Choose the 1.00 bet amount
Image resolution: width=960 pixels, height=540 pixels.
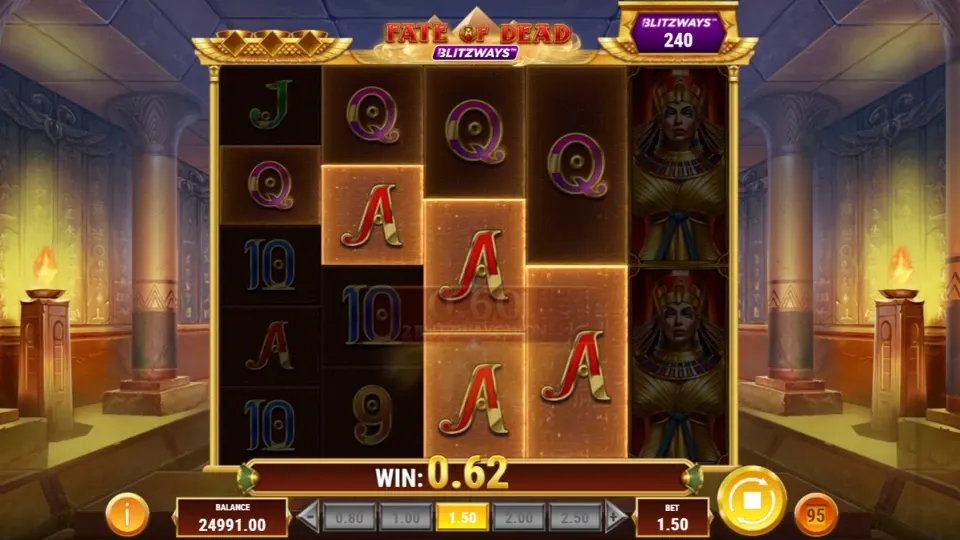point(407,517)
